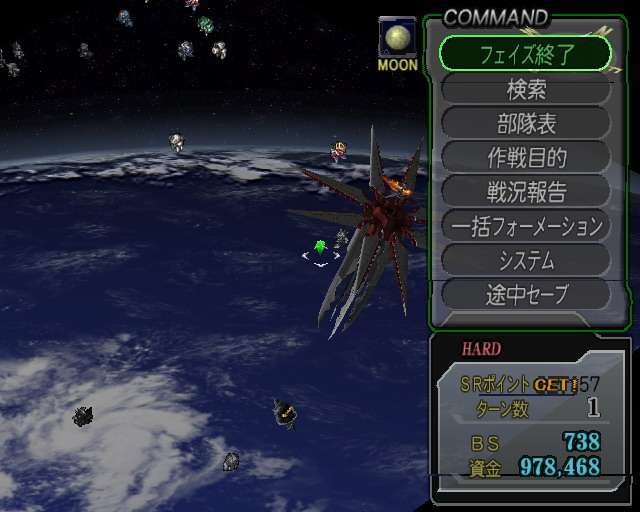The height and width of the screenshot is (512, 640).
Task: Click the MOON map icon
Action: click(397, 41)
